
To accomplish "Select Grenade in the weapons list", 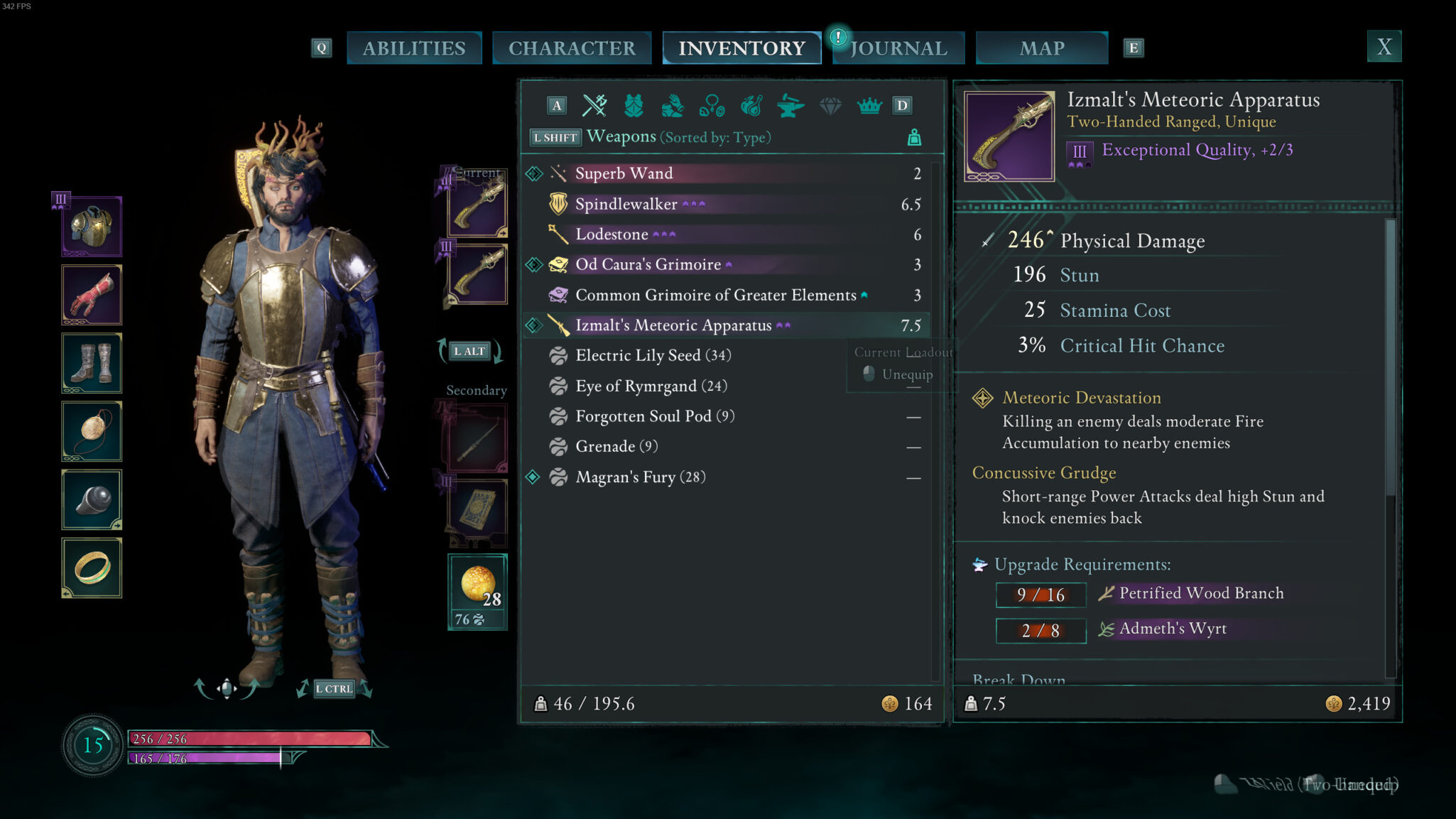I will (616, 446).
